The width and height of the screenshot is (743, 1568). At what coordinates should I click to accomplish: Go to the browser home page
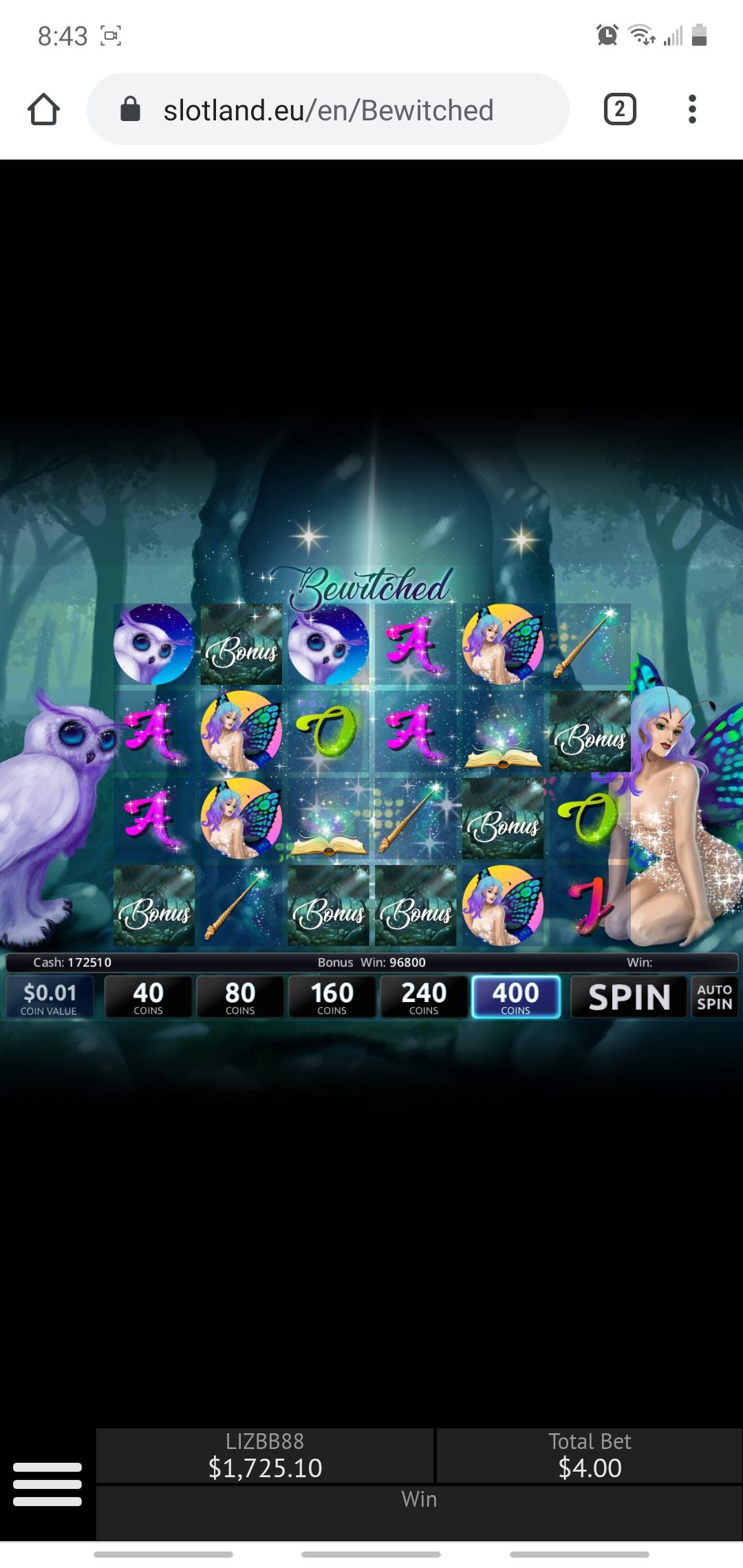(x=43, y=110)
